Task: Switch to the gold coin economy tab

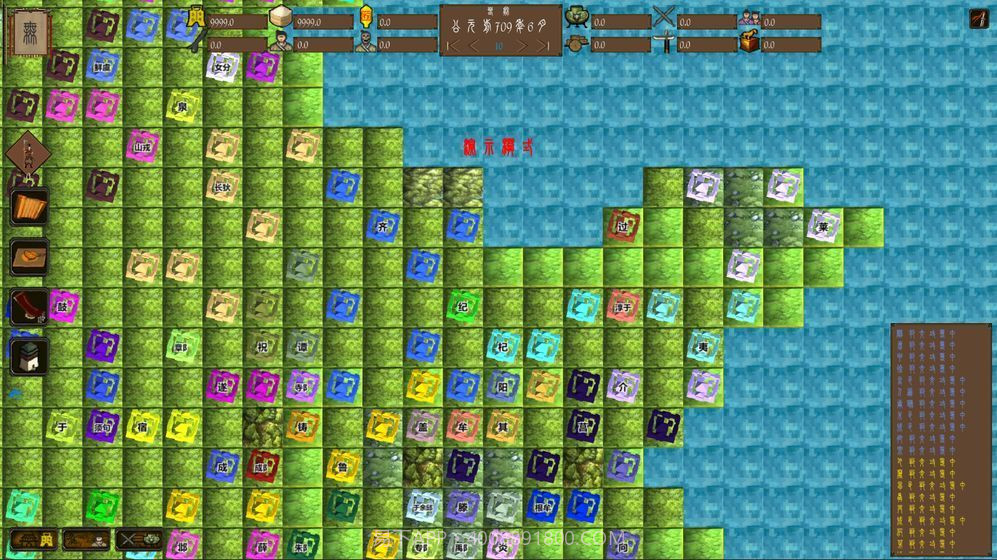Action: (x=33, y=541)
